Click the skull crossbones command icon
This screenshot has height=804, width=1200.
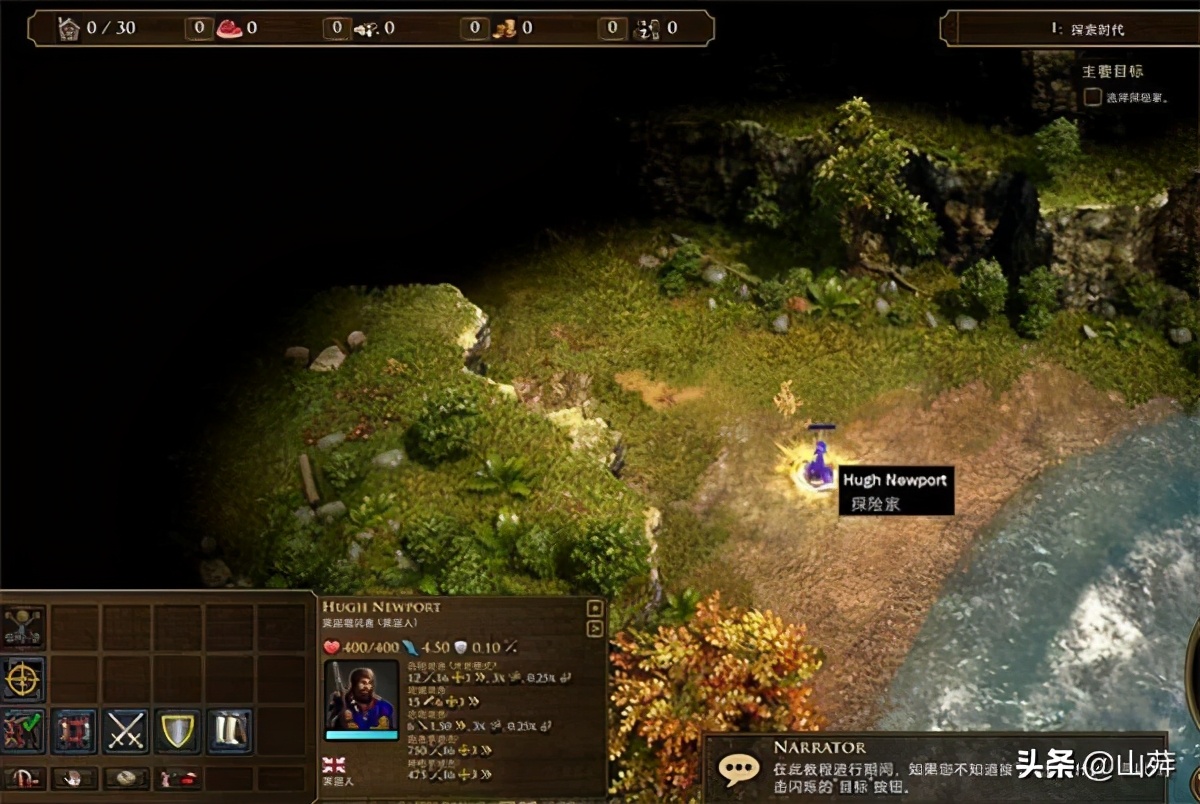click(23, 627)
